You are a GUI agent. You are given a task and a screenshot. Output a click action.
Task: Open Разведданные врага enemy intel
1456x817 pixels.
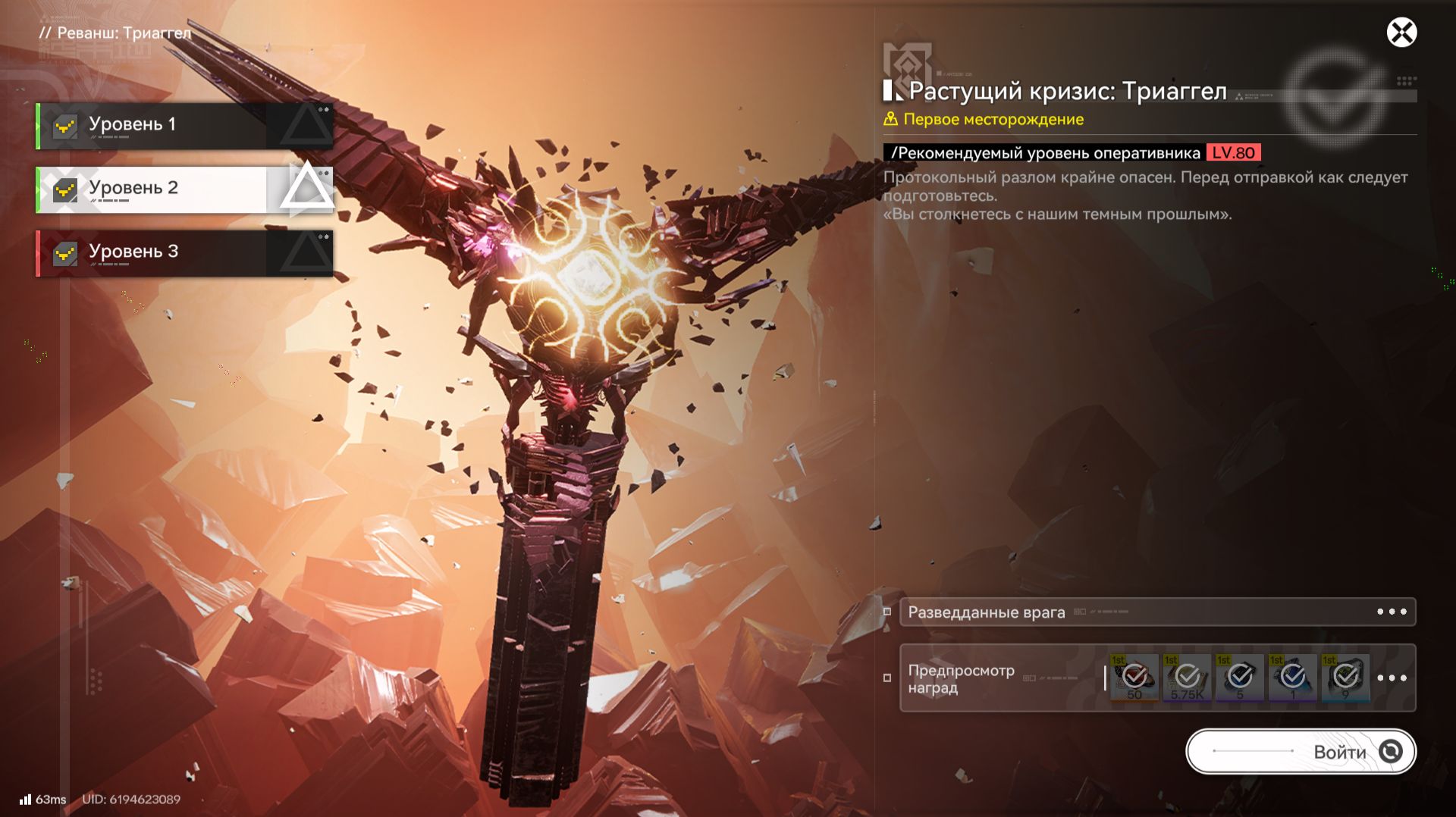click(x=1157, y=612)
